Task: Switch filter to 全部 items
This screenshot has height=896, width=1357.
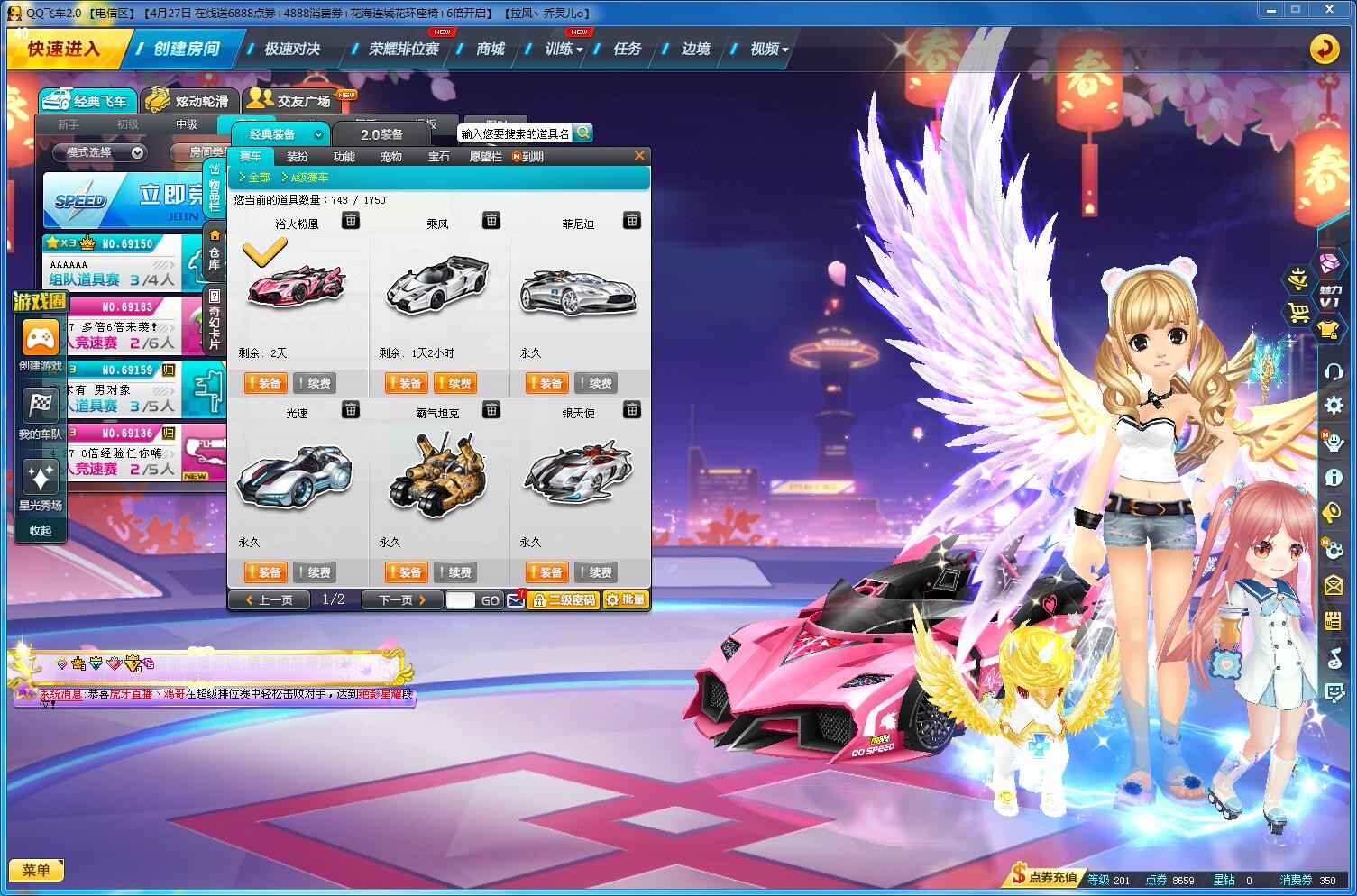Action: point(259,178)
